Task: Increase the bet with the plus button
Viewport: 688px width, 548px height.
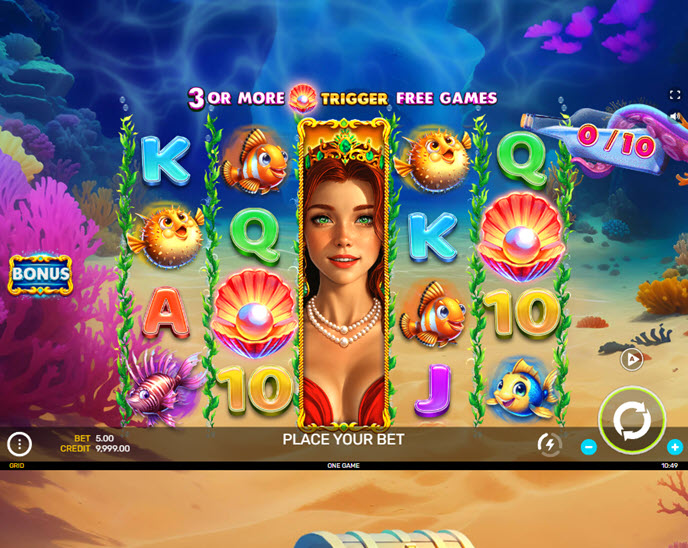Action: (x=675, y=447)
